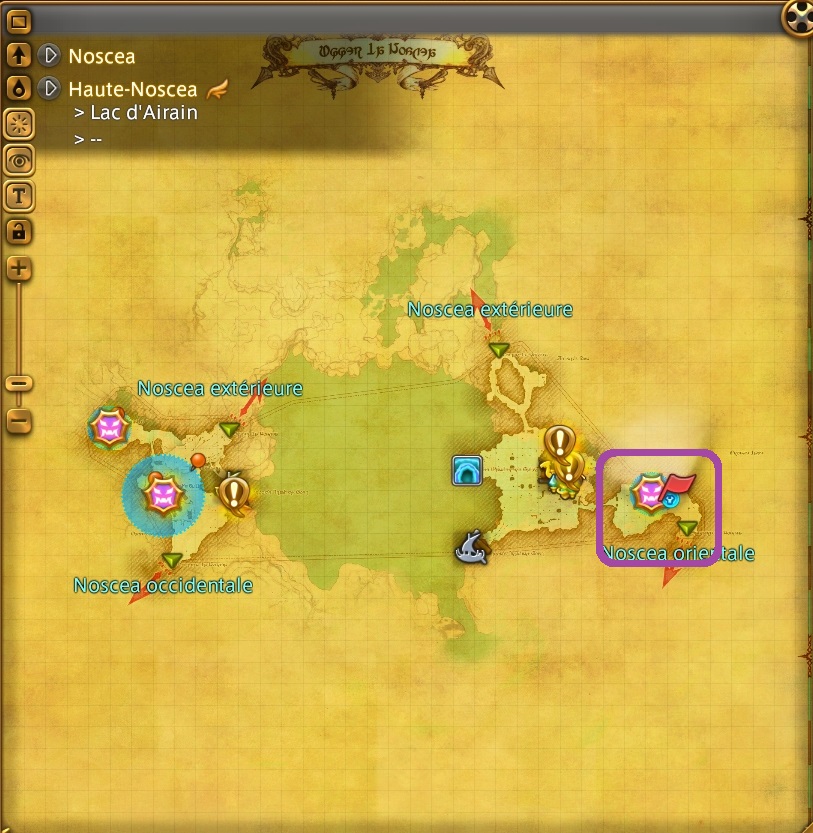Toggle the T text label button

click(19, 195)
